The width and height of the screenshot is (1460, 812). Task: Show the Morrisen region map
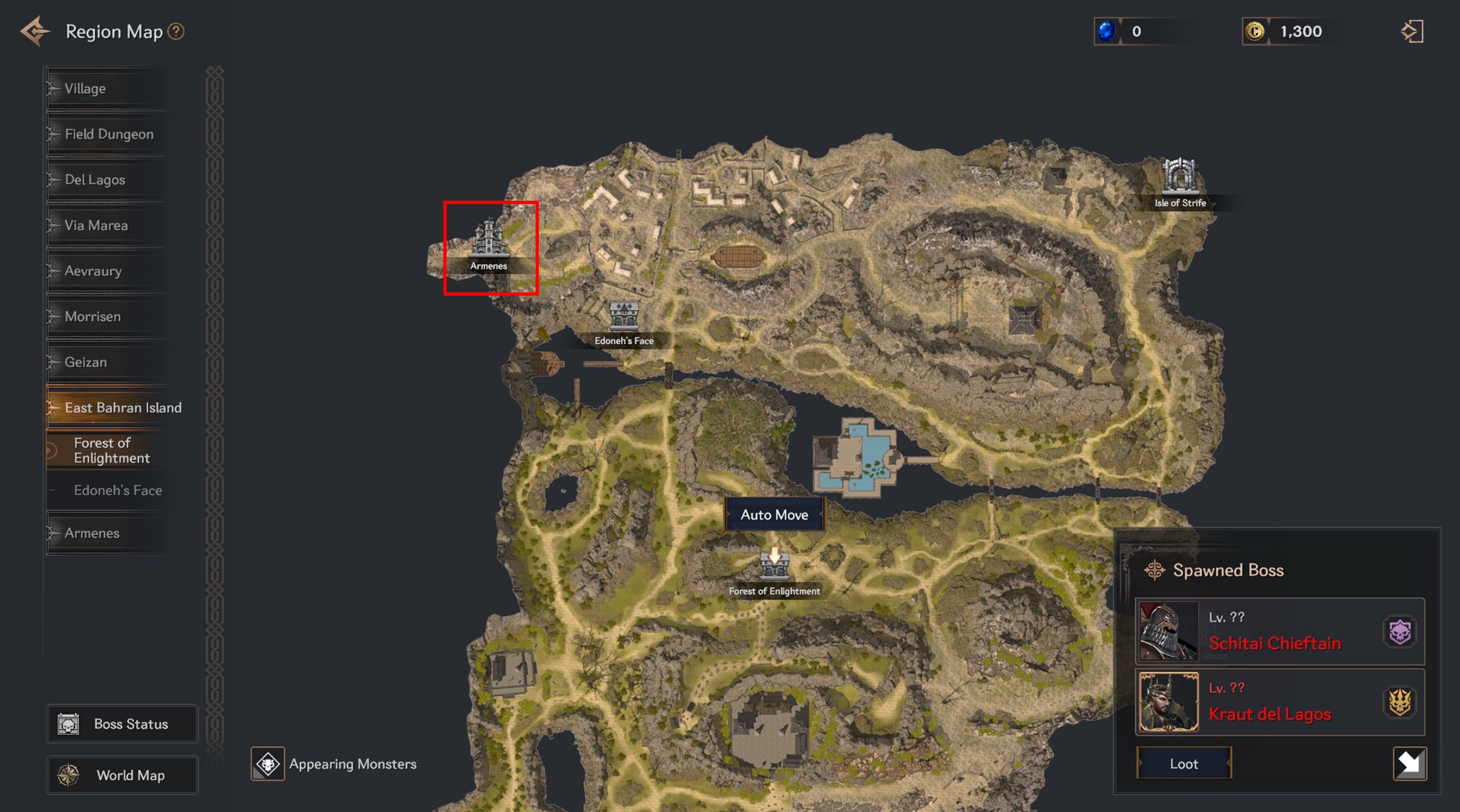tap(92, 316)
